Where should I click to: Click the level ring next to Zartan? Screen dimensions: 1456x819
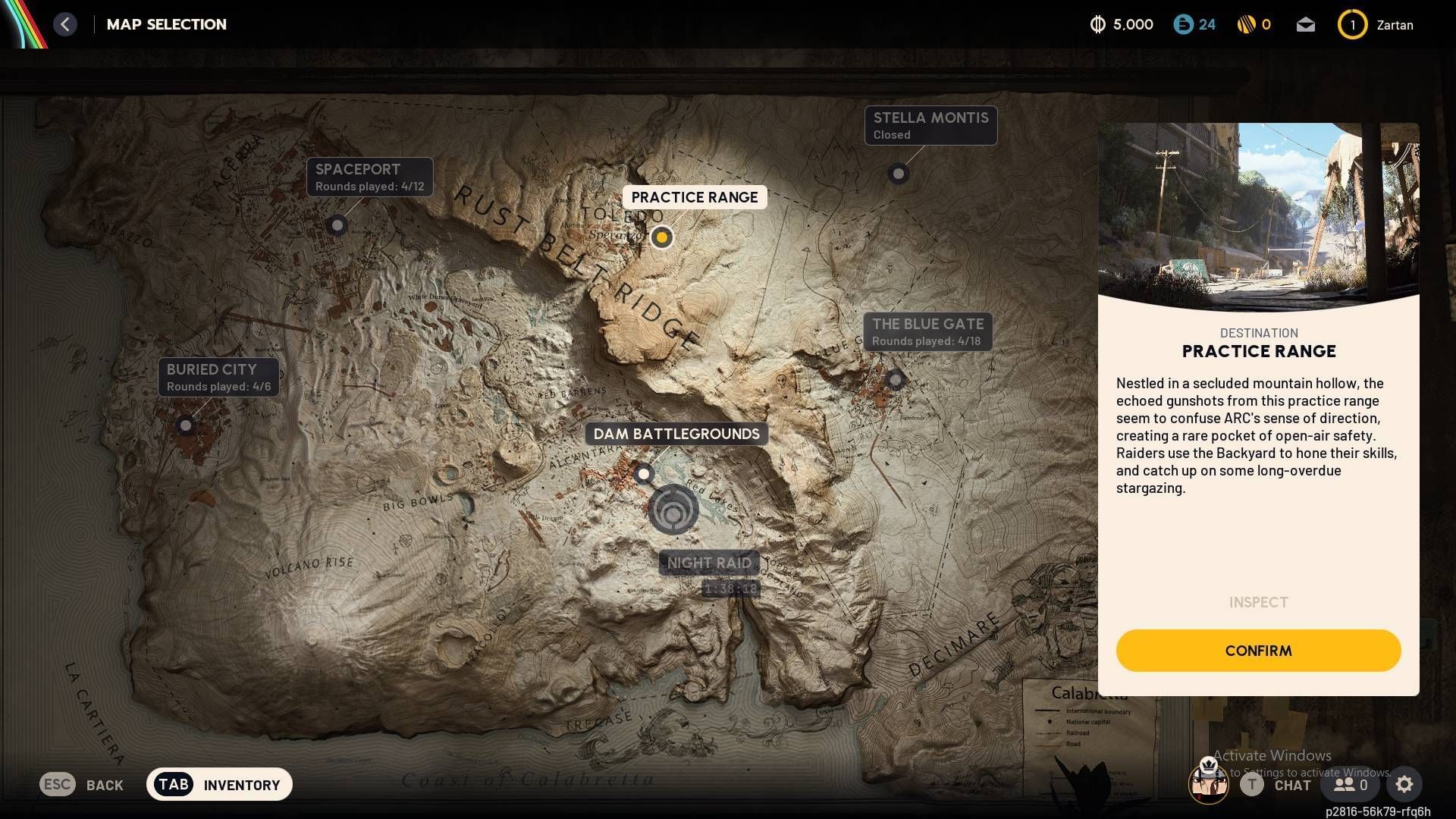(1352, 24)
